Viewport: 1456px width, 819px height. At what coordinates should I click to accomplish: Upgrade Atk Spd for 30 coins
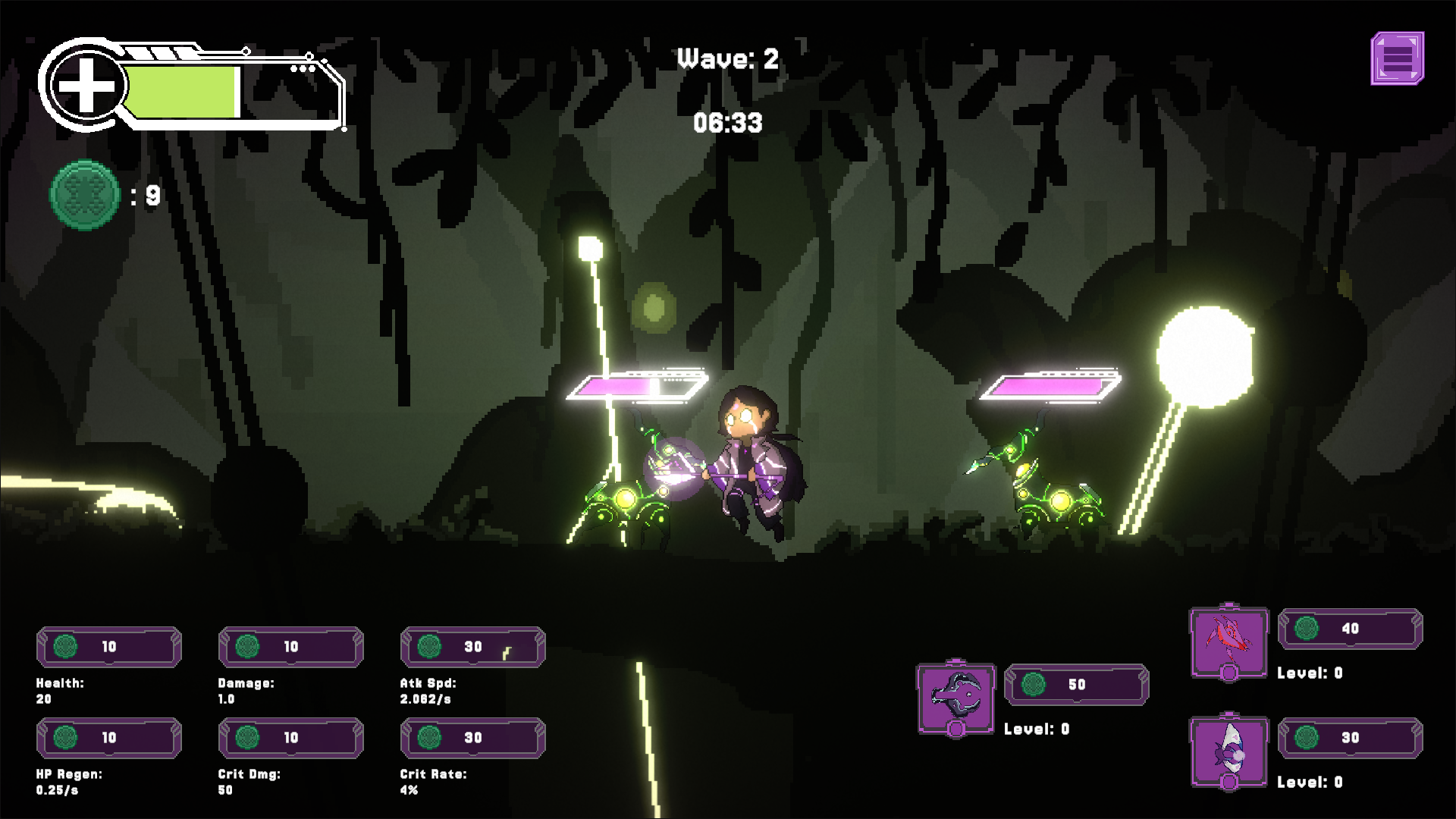pyautogui.click(x=472, y=647)
